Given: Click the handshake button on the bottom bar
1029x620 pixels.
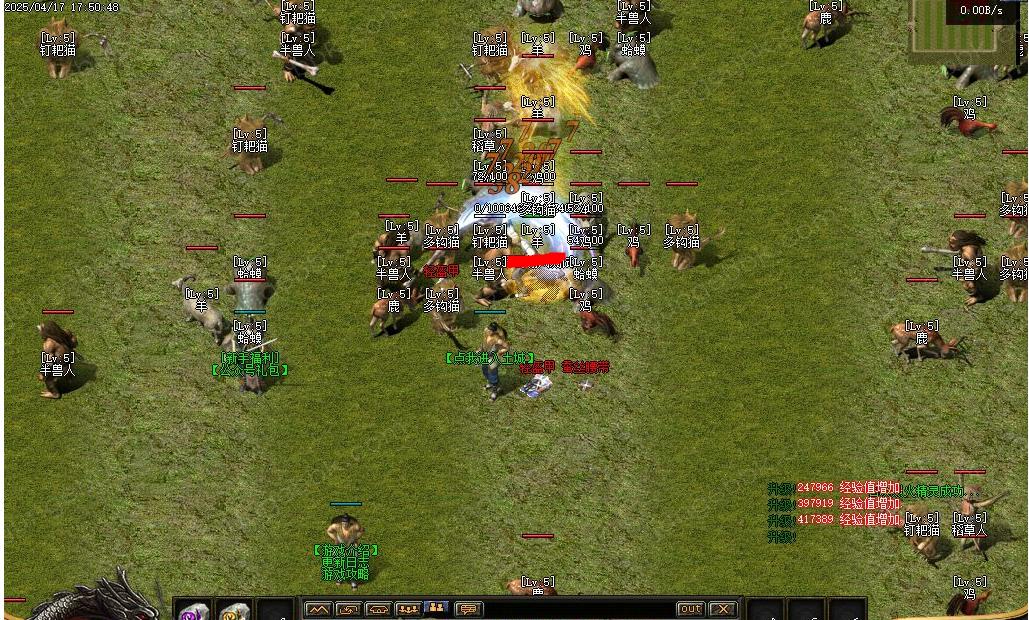Looking at the screenshot, I should pyautogui.click(x=378, y=609).
